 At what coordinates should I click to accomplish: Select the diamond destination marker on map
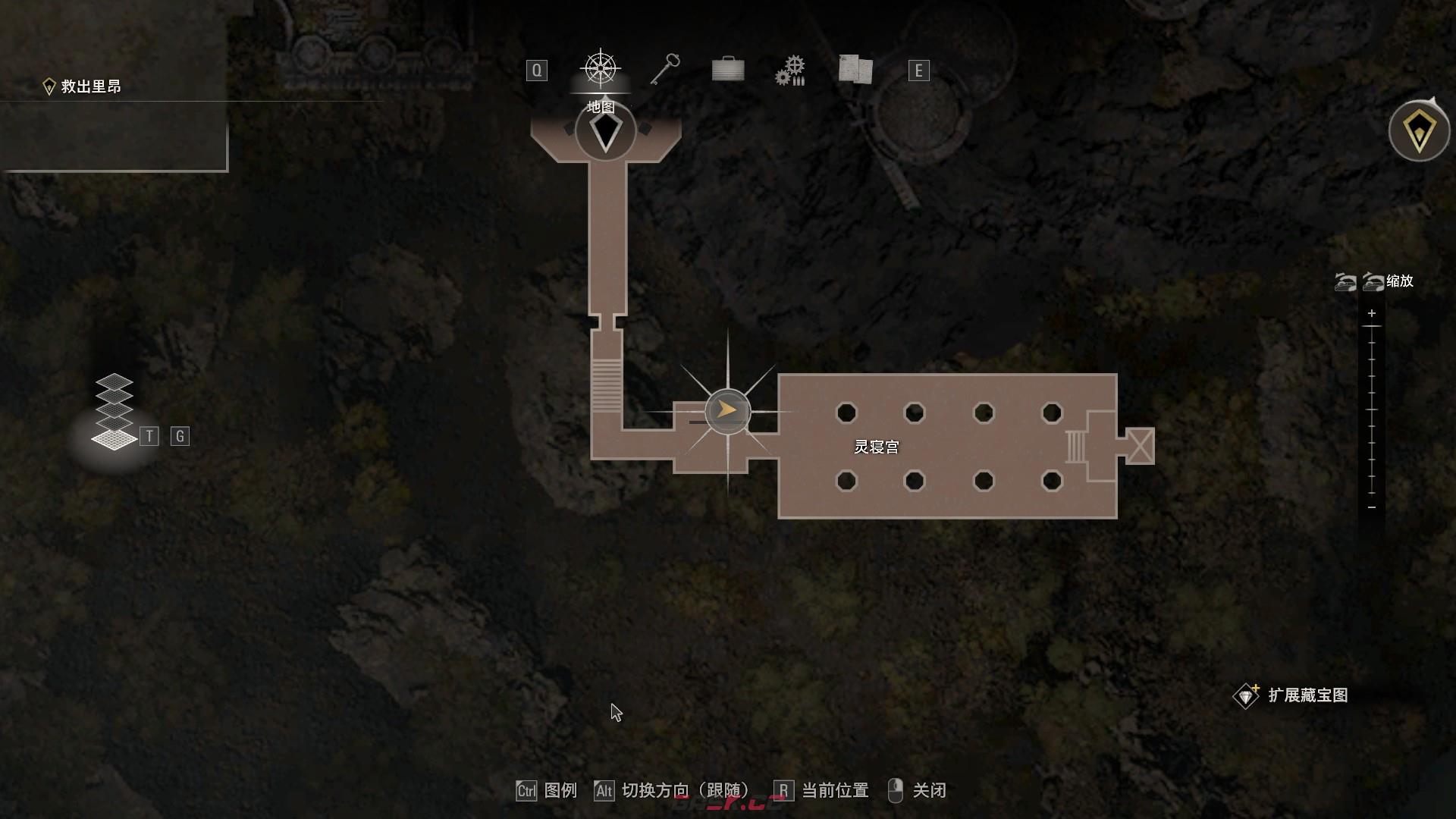pos(605,133)
